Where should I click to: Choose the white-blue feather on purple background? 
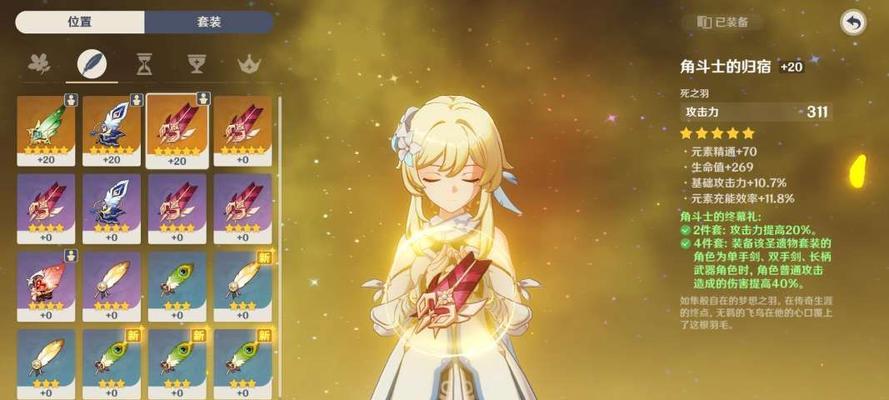[x=111, y=206]
